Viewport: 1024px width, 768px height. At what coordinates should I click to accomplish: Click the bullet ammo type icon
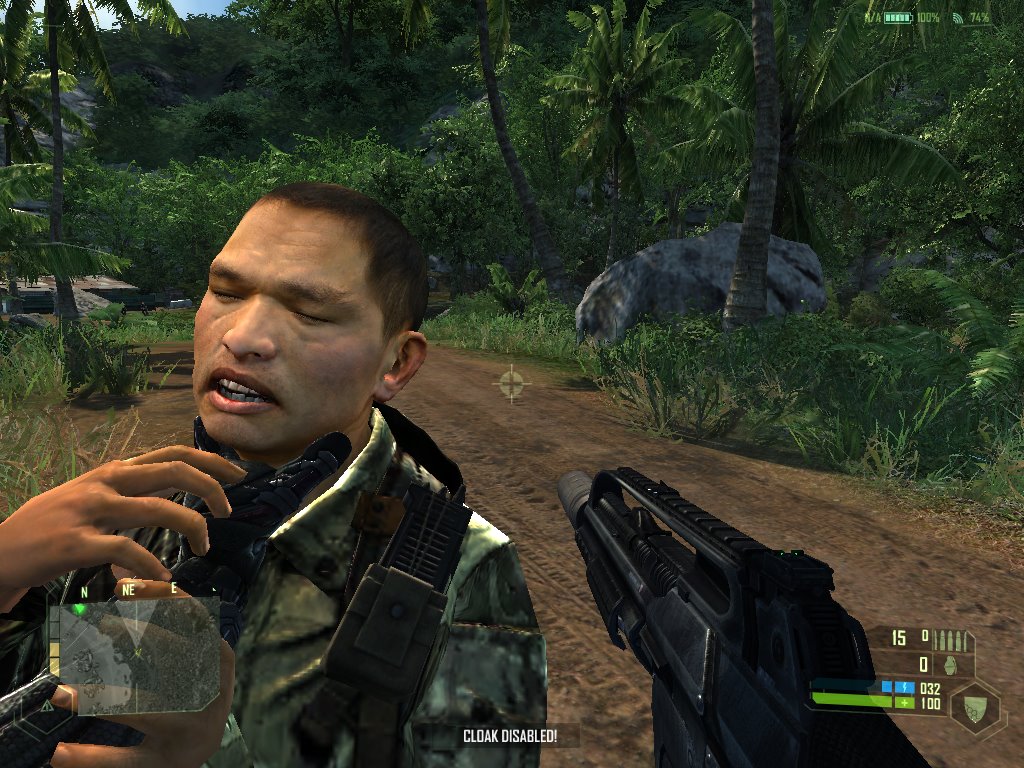pyautogui.click(x=951, y=638)
